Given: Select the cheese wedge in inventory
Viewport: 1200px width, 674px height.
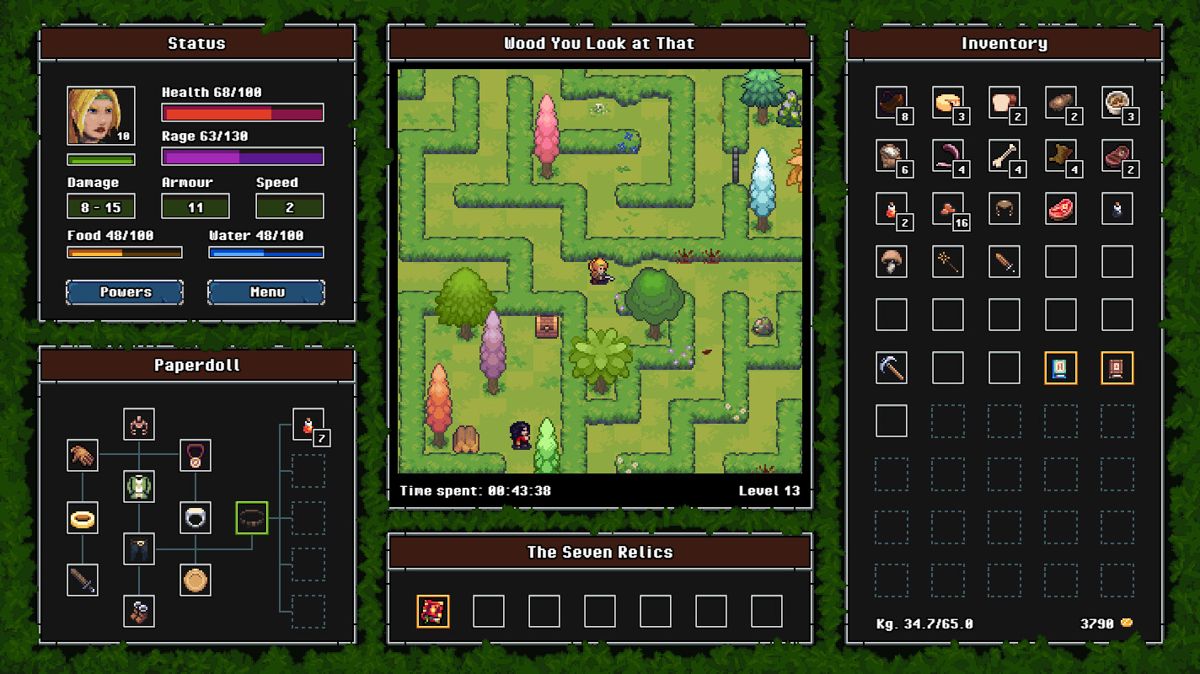Looking at the screenshot, I should click(x=947, y=102).
